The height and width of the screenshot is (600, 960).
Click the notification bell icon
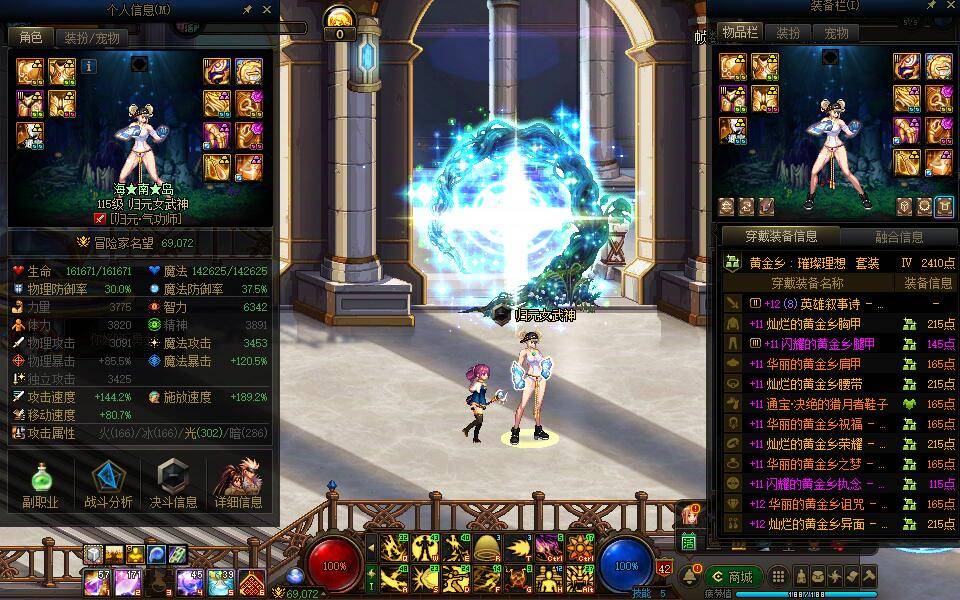pos(690,577)
